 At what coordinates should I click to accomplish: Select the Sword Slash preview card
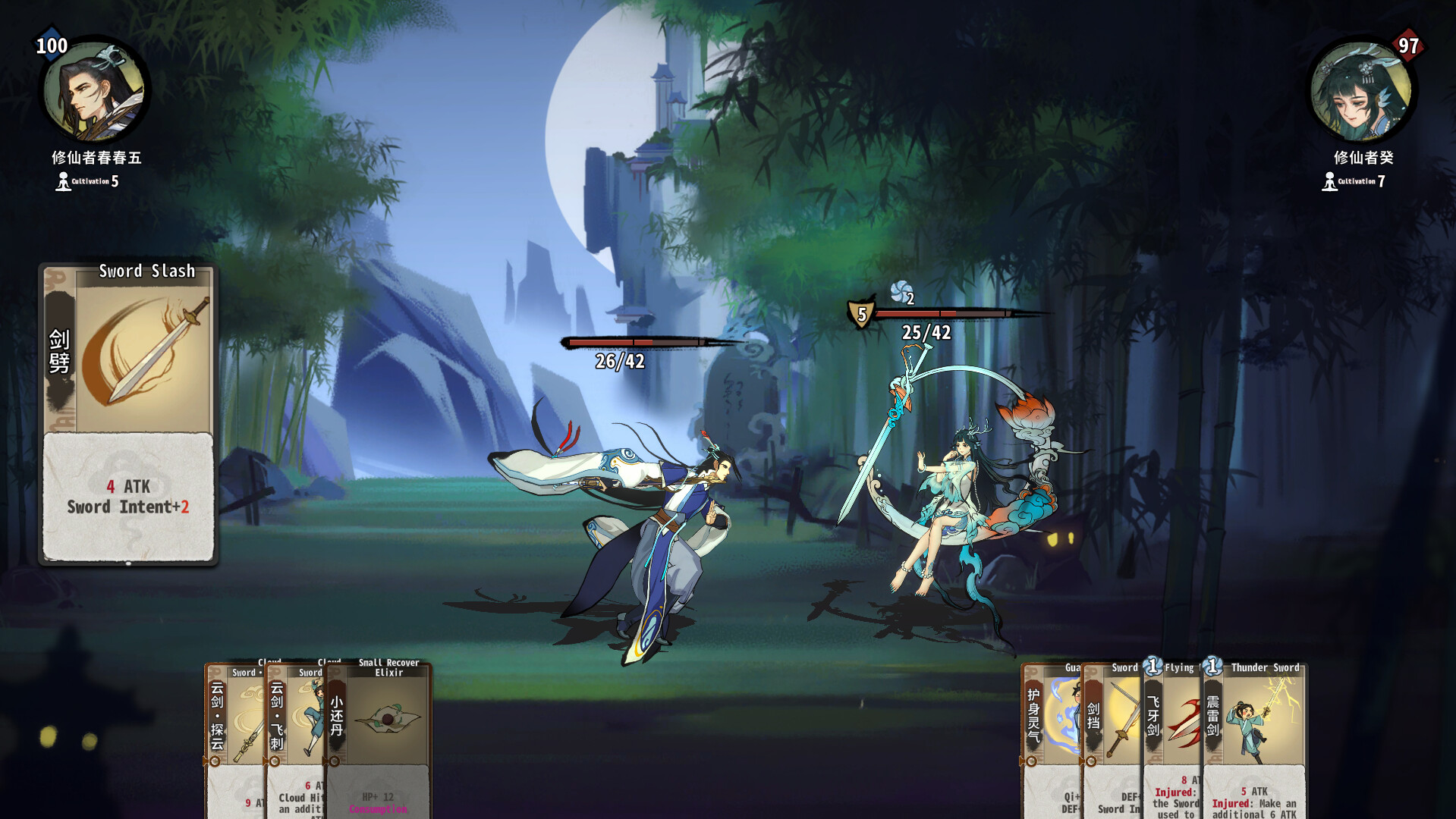[127, 413]
